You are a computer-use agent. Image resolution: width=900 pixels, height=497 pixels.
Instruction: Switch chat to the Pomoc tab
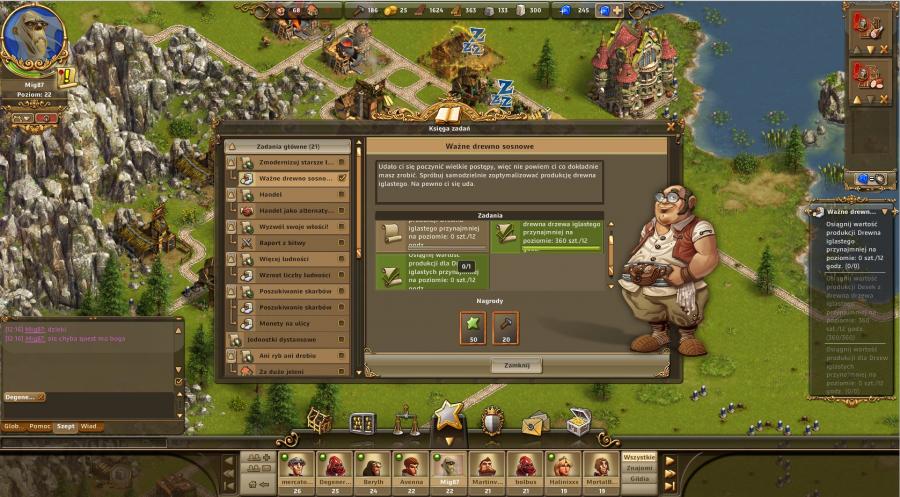(x=41, y=426)
